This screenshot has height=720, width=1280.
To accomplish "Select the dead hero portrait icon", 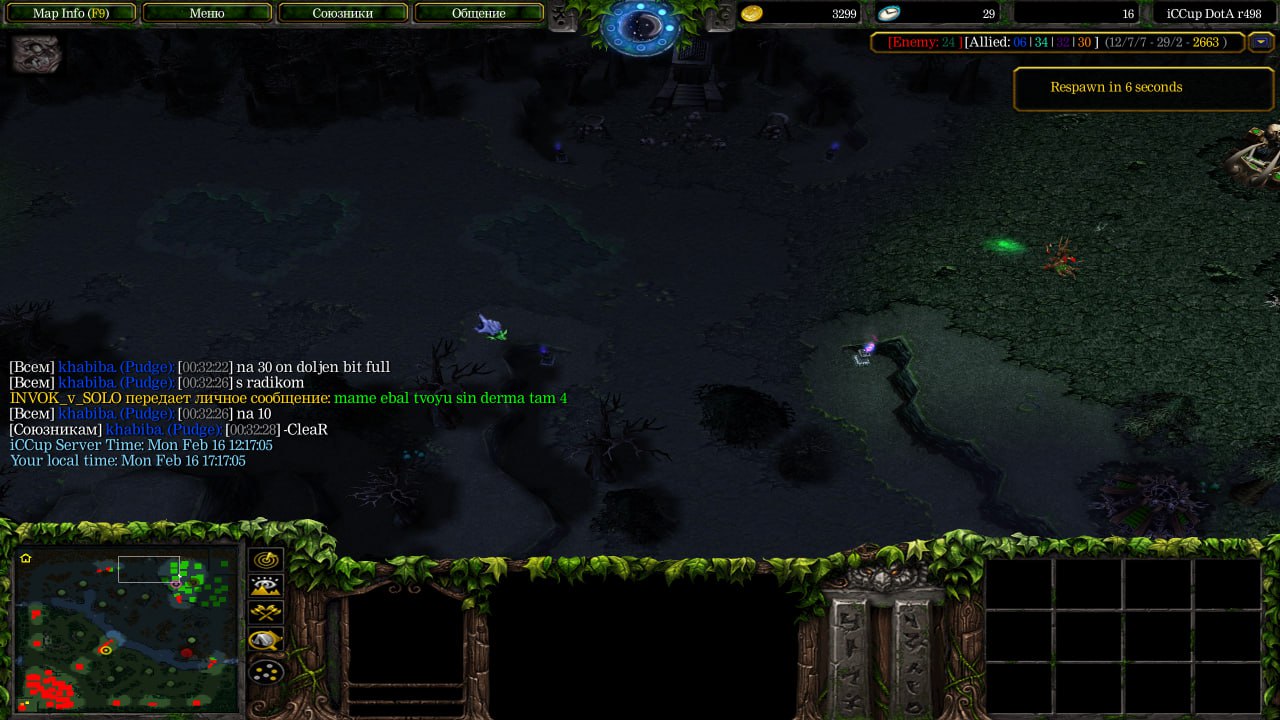I will pyautogui.click(x=37, y=54).
